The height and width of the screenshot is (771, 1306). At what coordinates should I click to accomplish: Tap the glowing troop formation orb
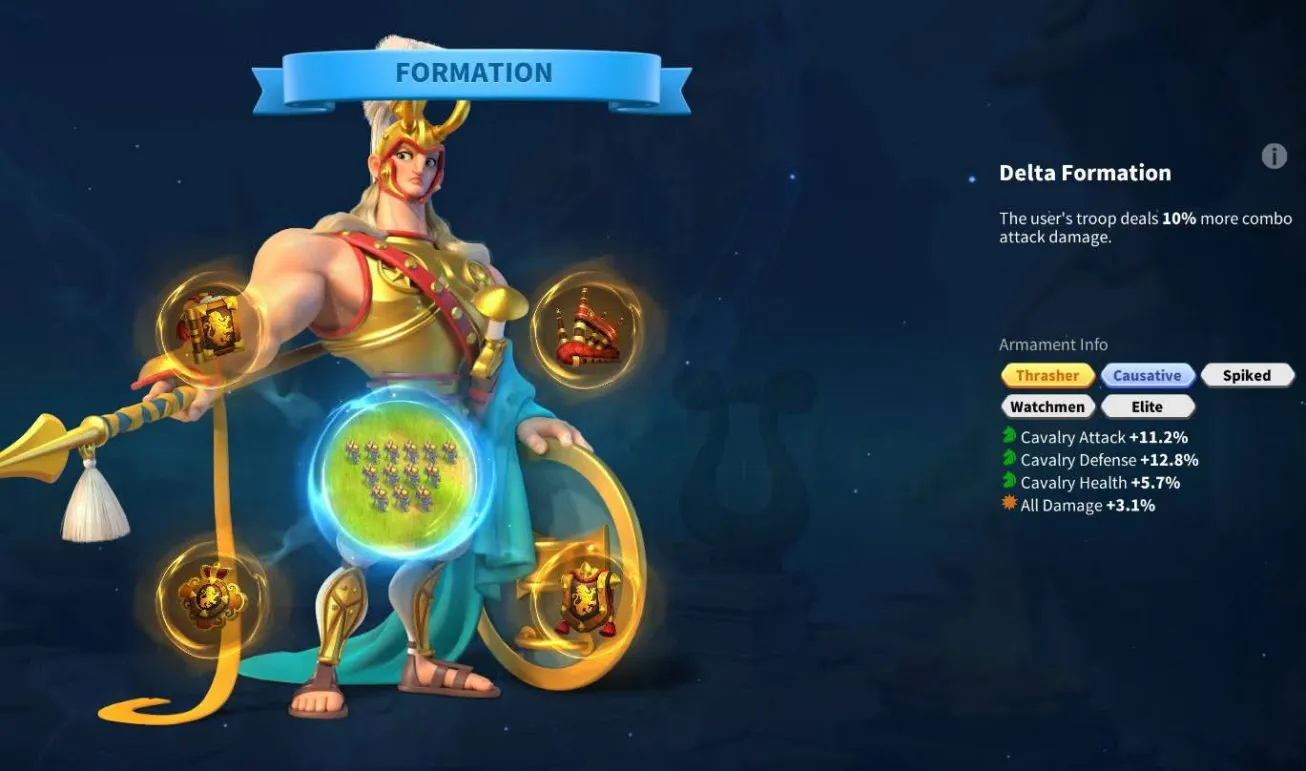click(x=400, y=472)
